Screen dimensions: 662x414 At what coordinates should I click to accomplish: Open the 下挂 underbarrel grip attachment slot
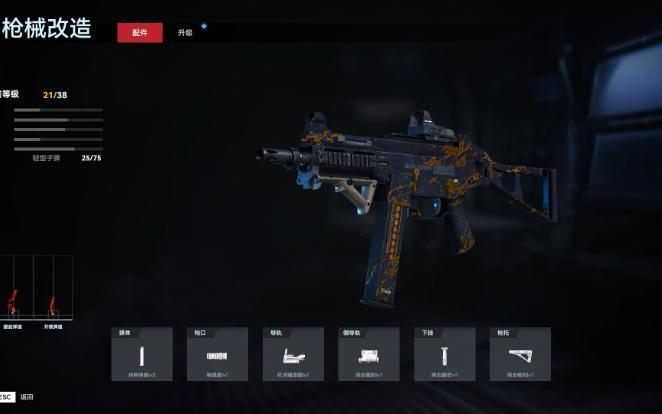(445, 355)
